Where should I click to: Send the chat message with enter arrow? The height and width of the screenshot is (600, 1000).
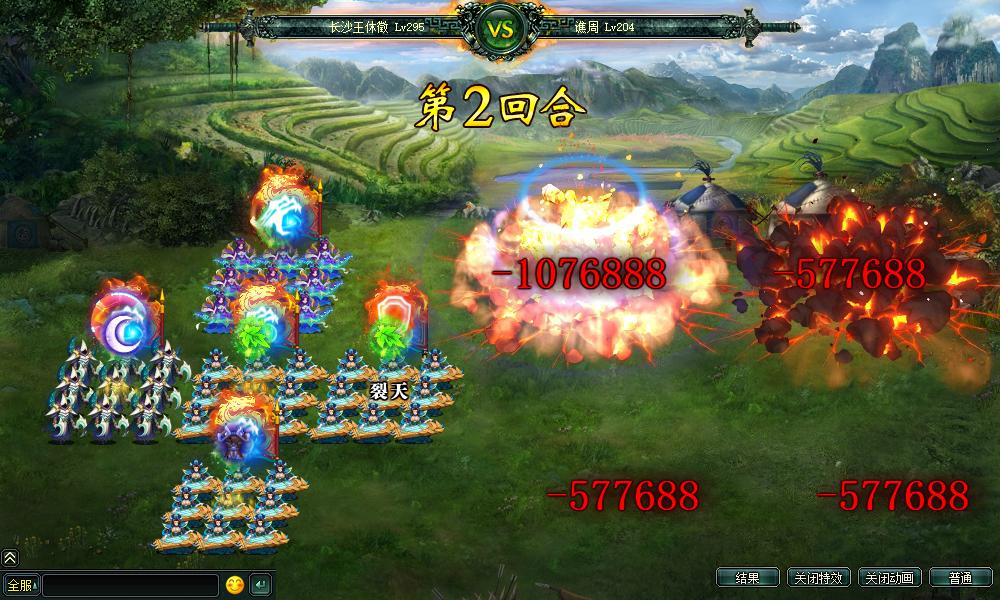(260, 585)
